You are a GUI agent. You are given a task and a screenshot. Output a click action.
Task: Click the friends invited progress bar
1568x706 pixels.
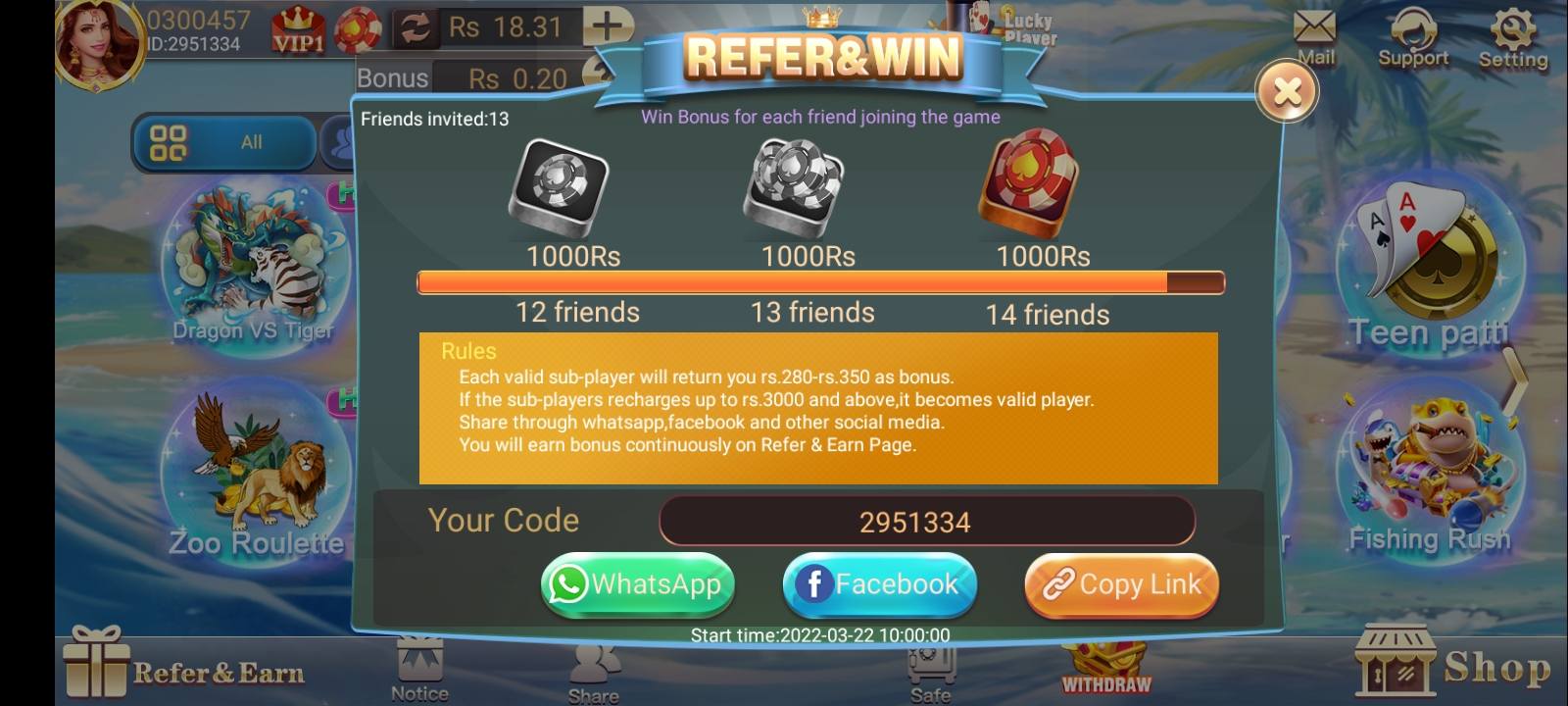(821, 282)
